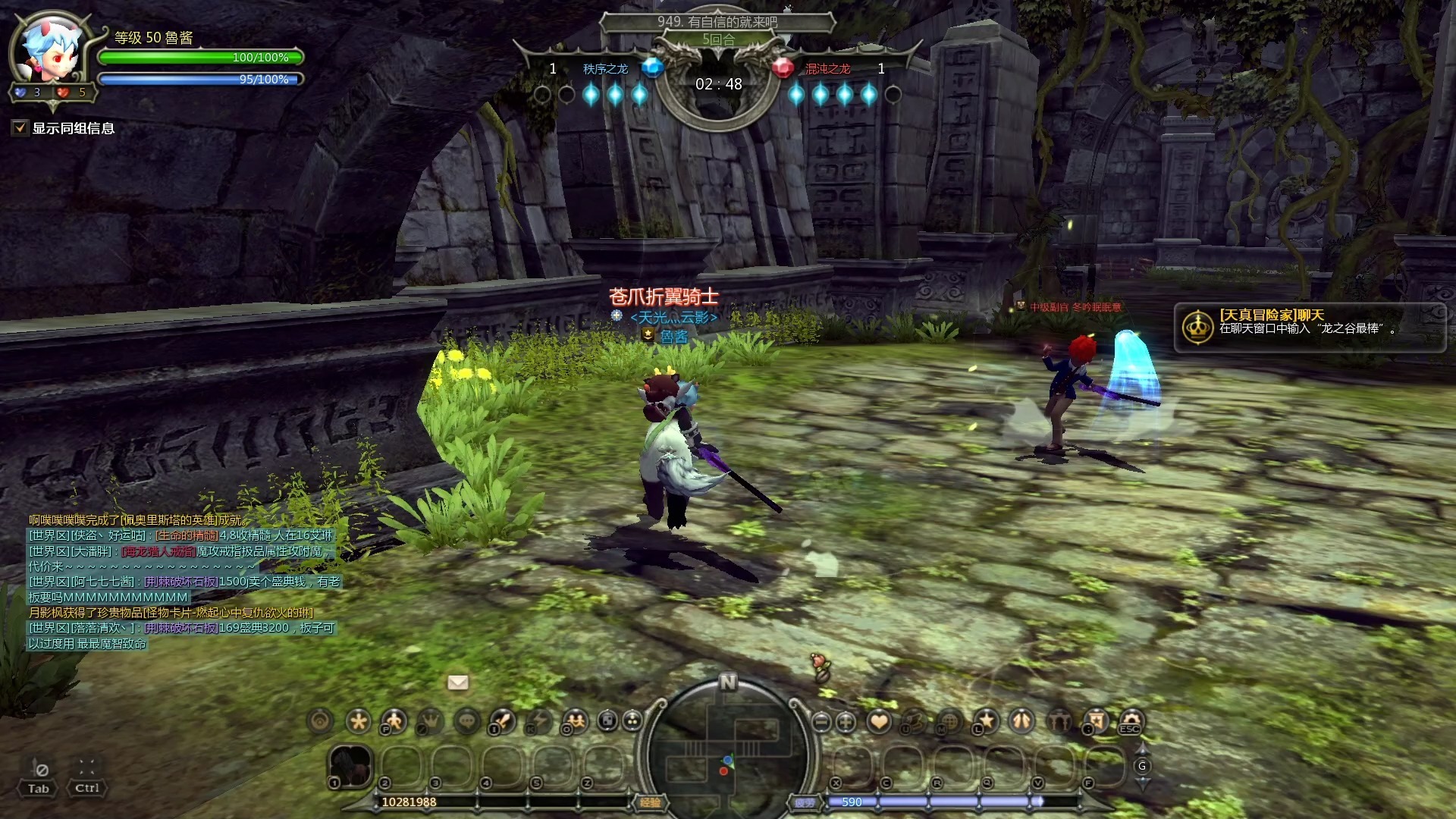
Task: Select the mount skill in hotbar slot 1
Action: [x=350, y=765]
